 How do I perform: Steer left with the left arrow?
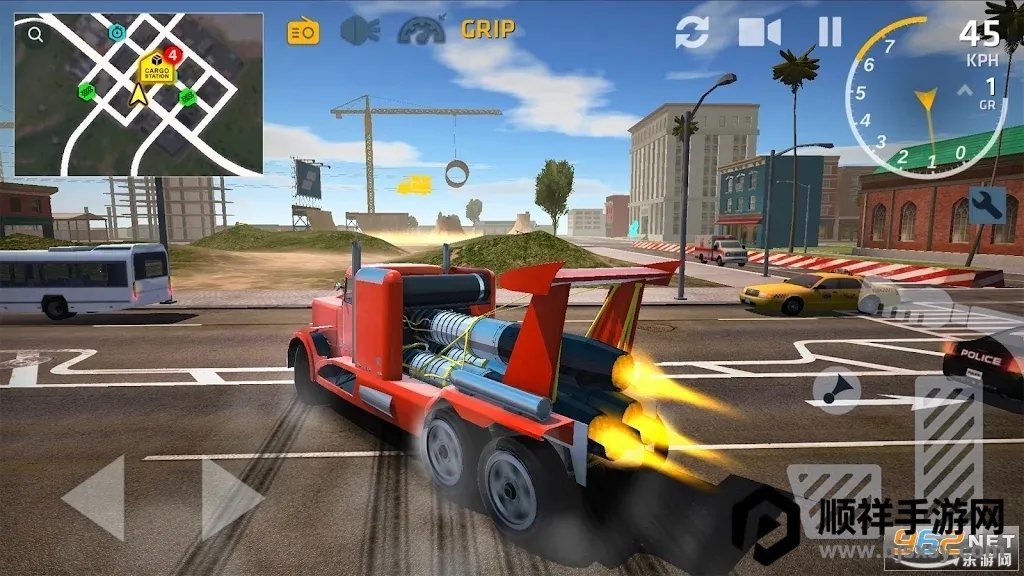(94, 497)
